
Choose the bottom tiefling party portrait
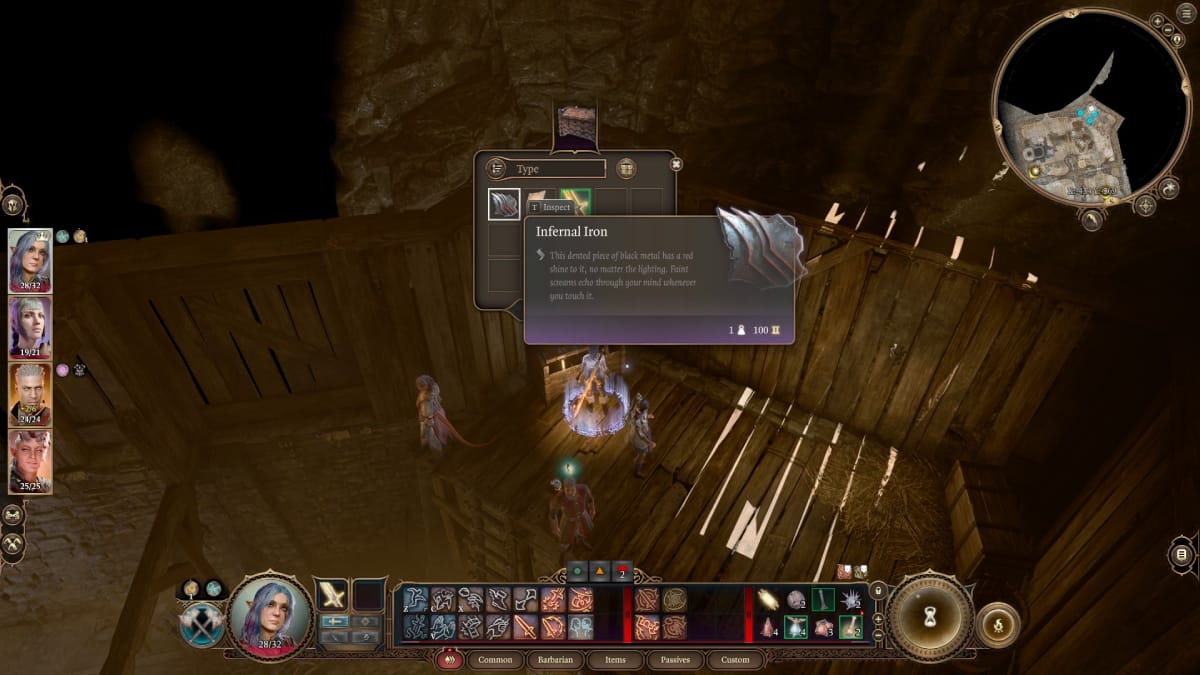(x=30, y=461)
